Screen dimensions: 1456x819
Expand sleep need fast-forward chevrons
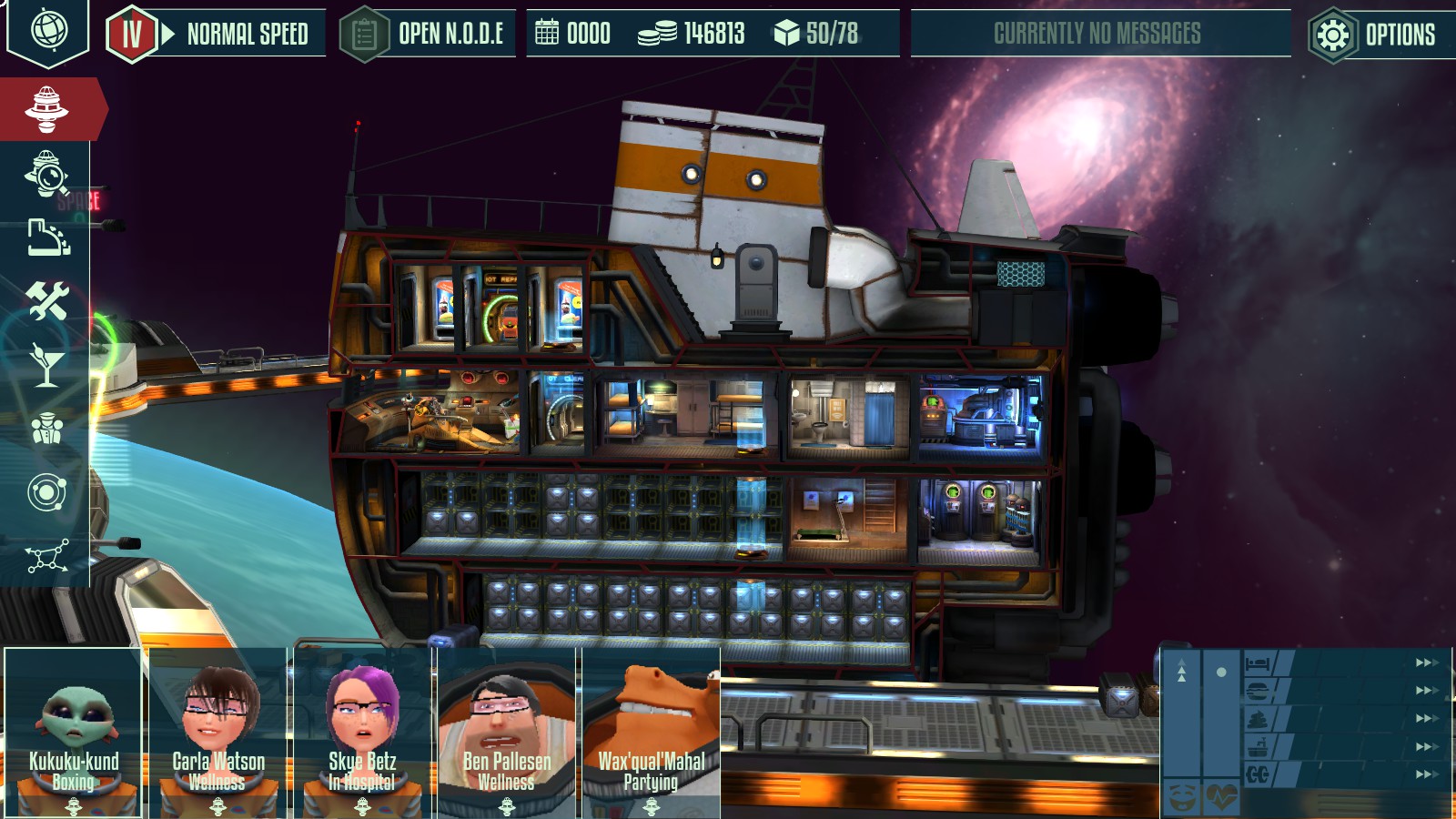[x=1425, y=663]
